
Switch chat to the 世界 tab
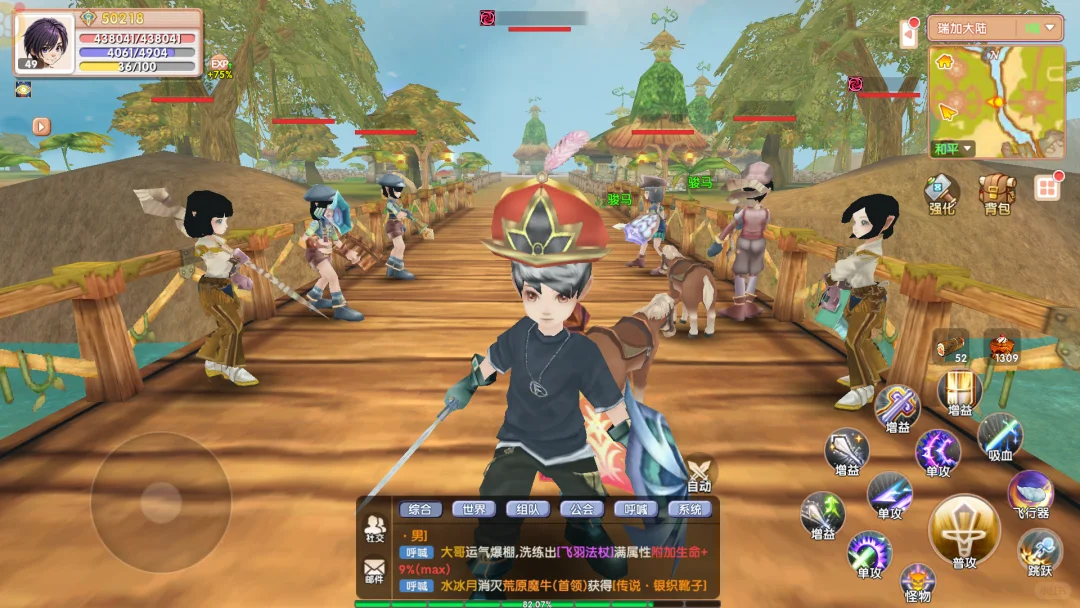click(474, 509)
